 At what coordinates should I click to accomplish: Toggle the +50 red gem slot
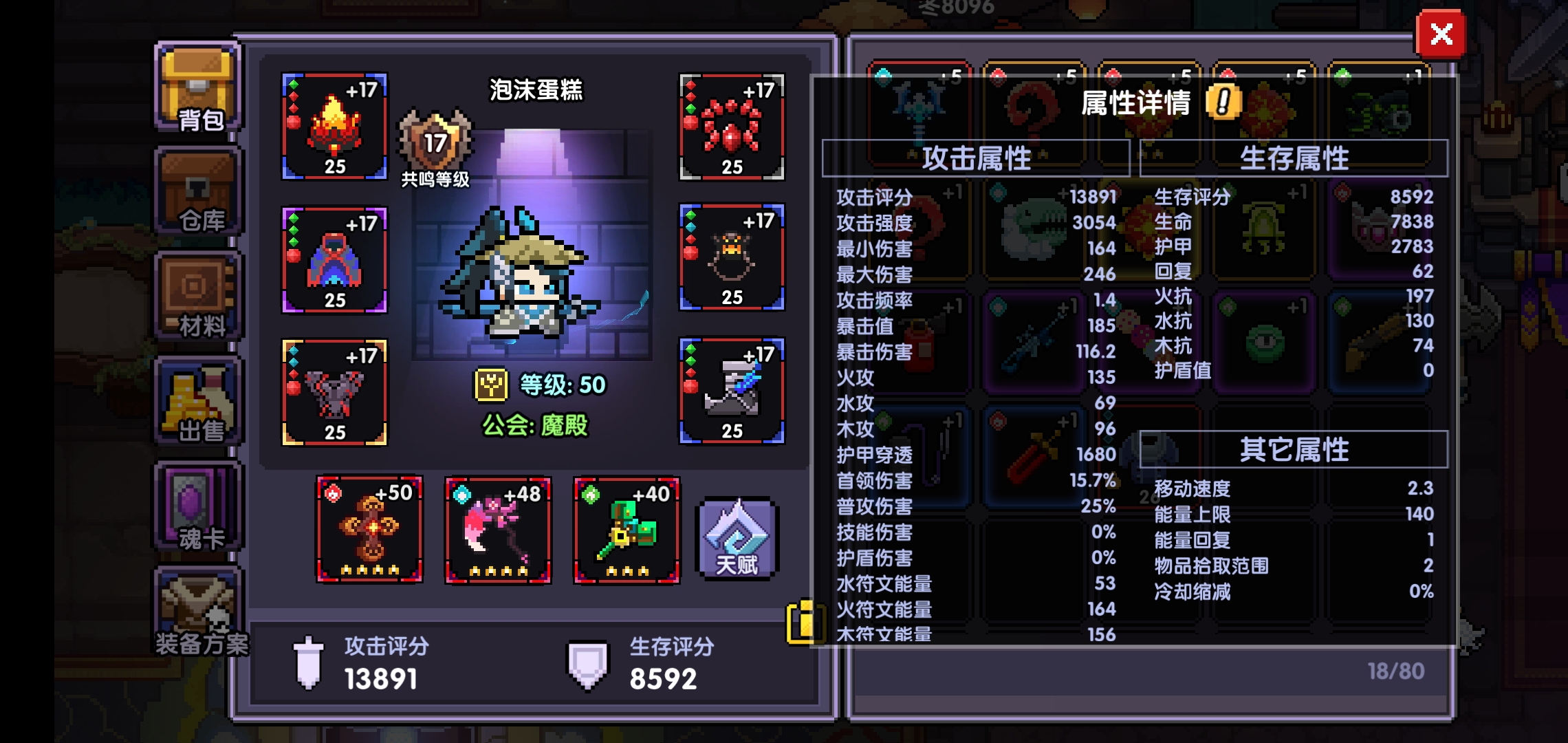369,530
